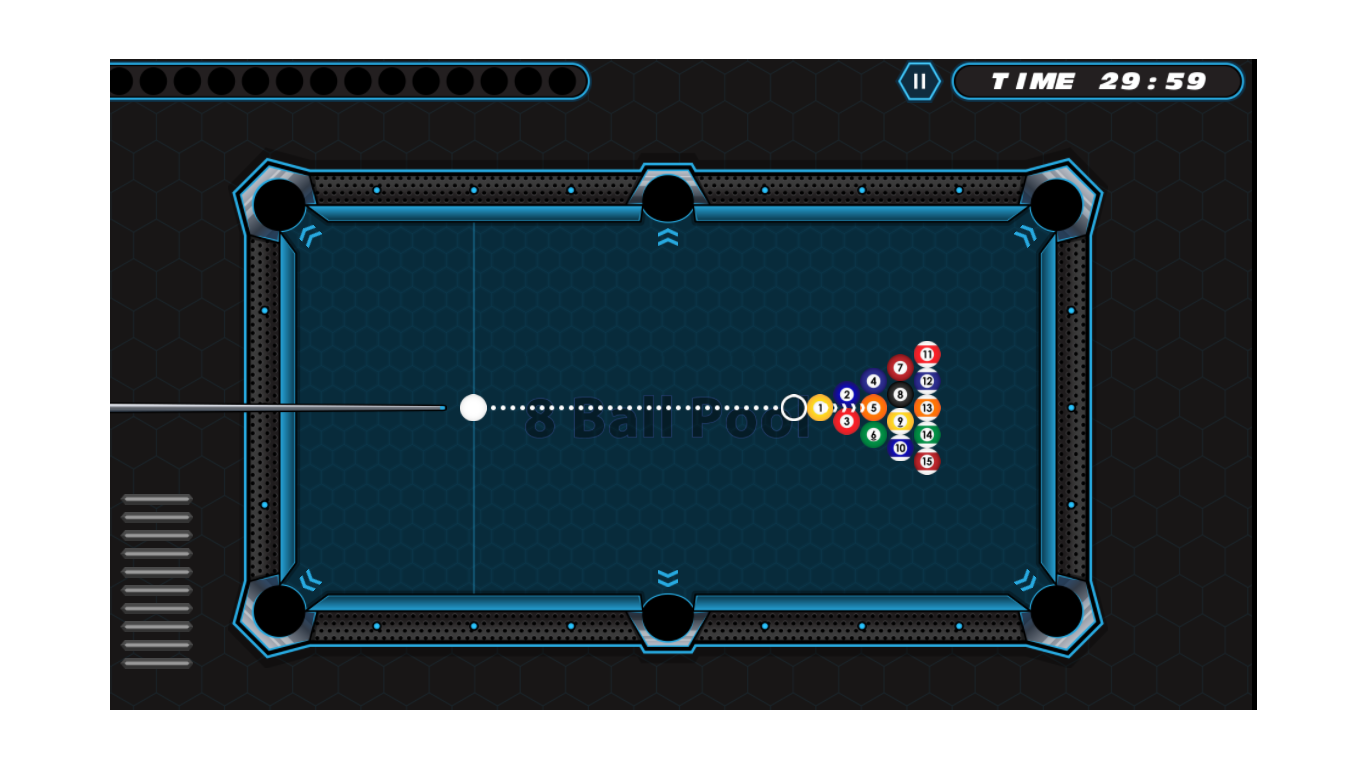This screenshot has width=1366, height=768.
Task: Select the orange striped 13 ball
Action: click(925, 408)
